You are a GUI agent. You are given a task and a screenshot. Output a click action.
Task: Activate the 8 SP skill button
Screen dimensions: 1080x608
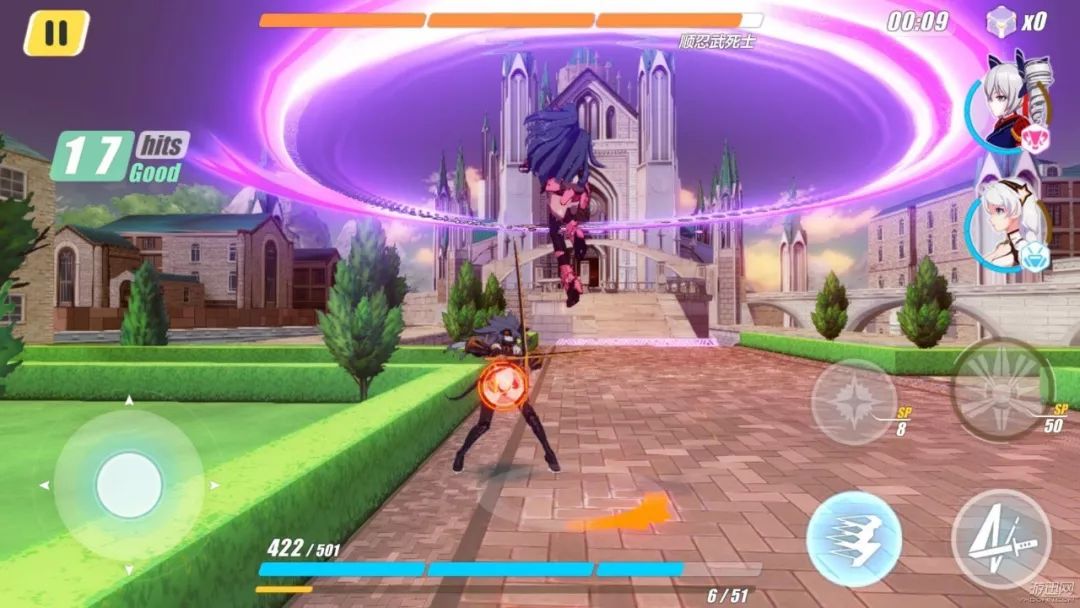point(852,401)
